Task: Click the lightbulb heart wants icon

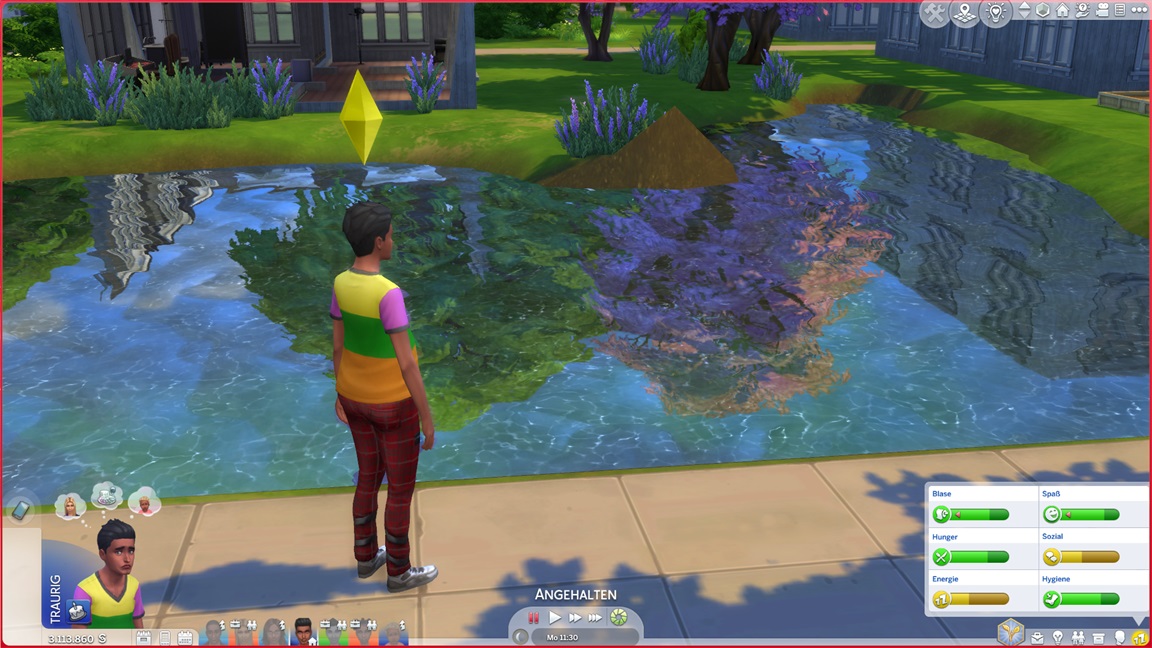Action: point(995,13)
